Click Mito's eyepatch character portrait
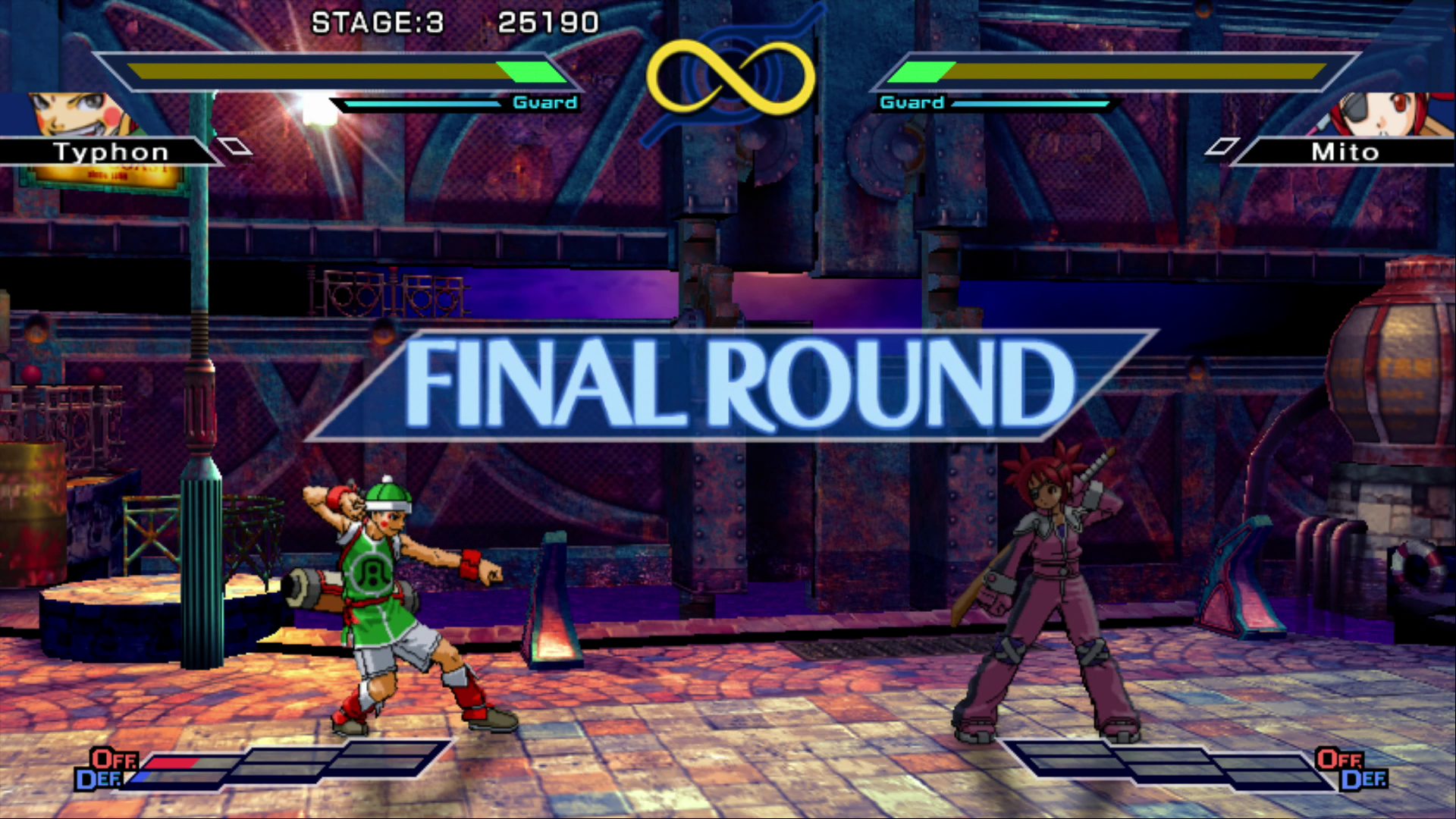Viewport: 1456px width, 819px height. pos(1379,115)
